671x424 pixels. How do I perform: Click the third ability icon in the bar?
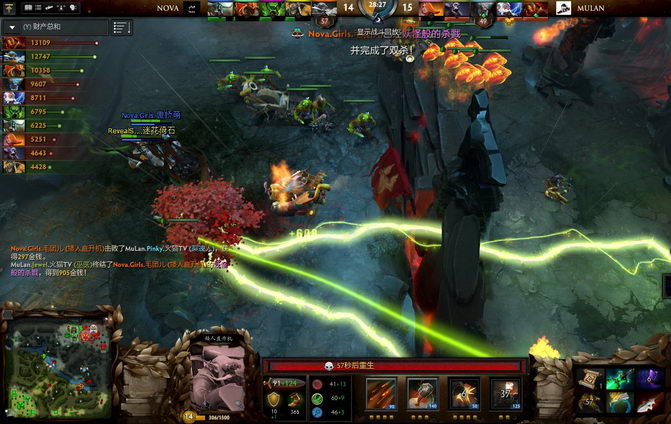tap(465, 394)
